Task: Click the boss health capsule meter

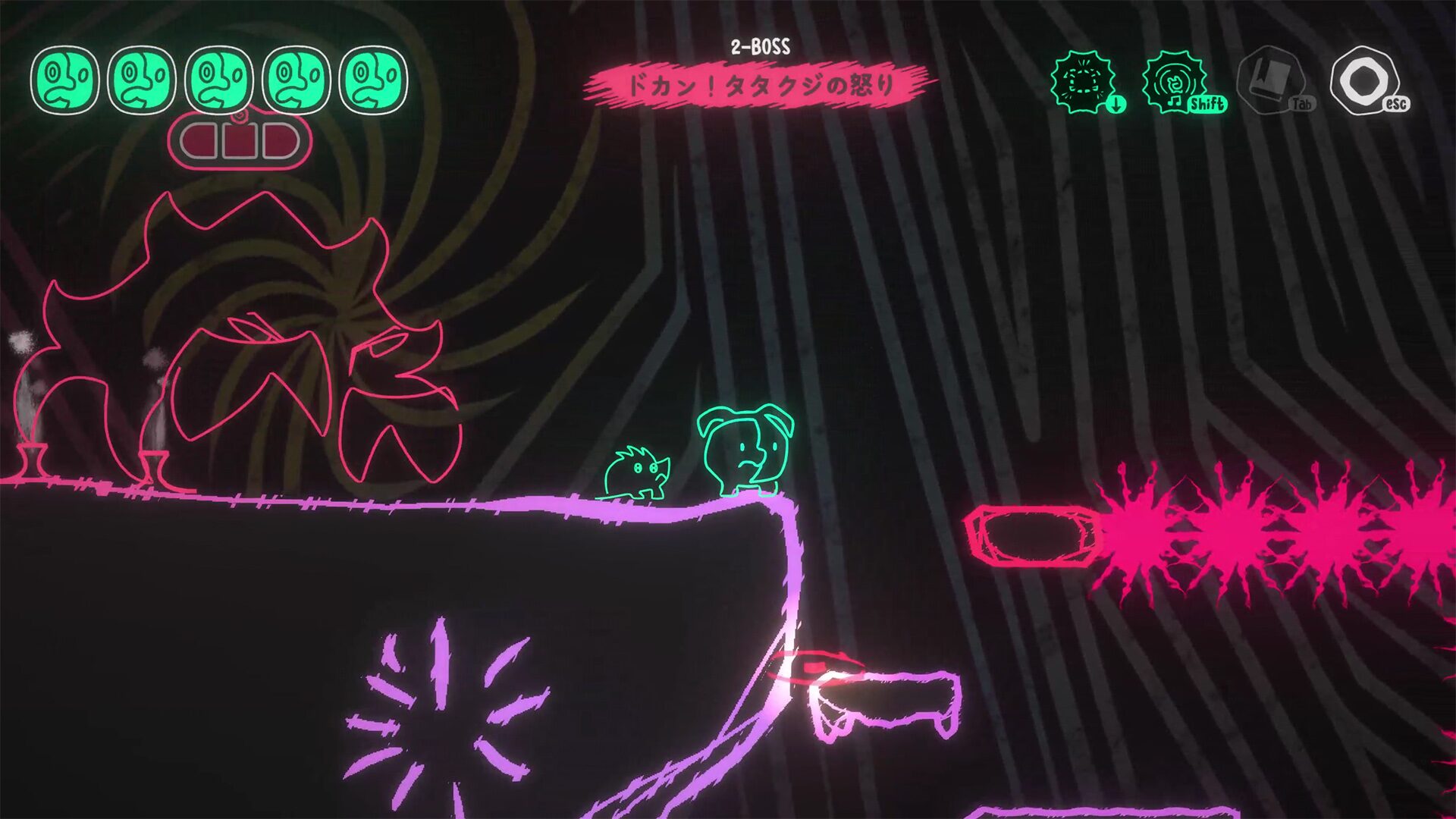Action: (241, 140)
